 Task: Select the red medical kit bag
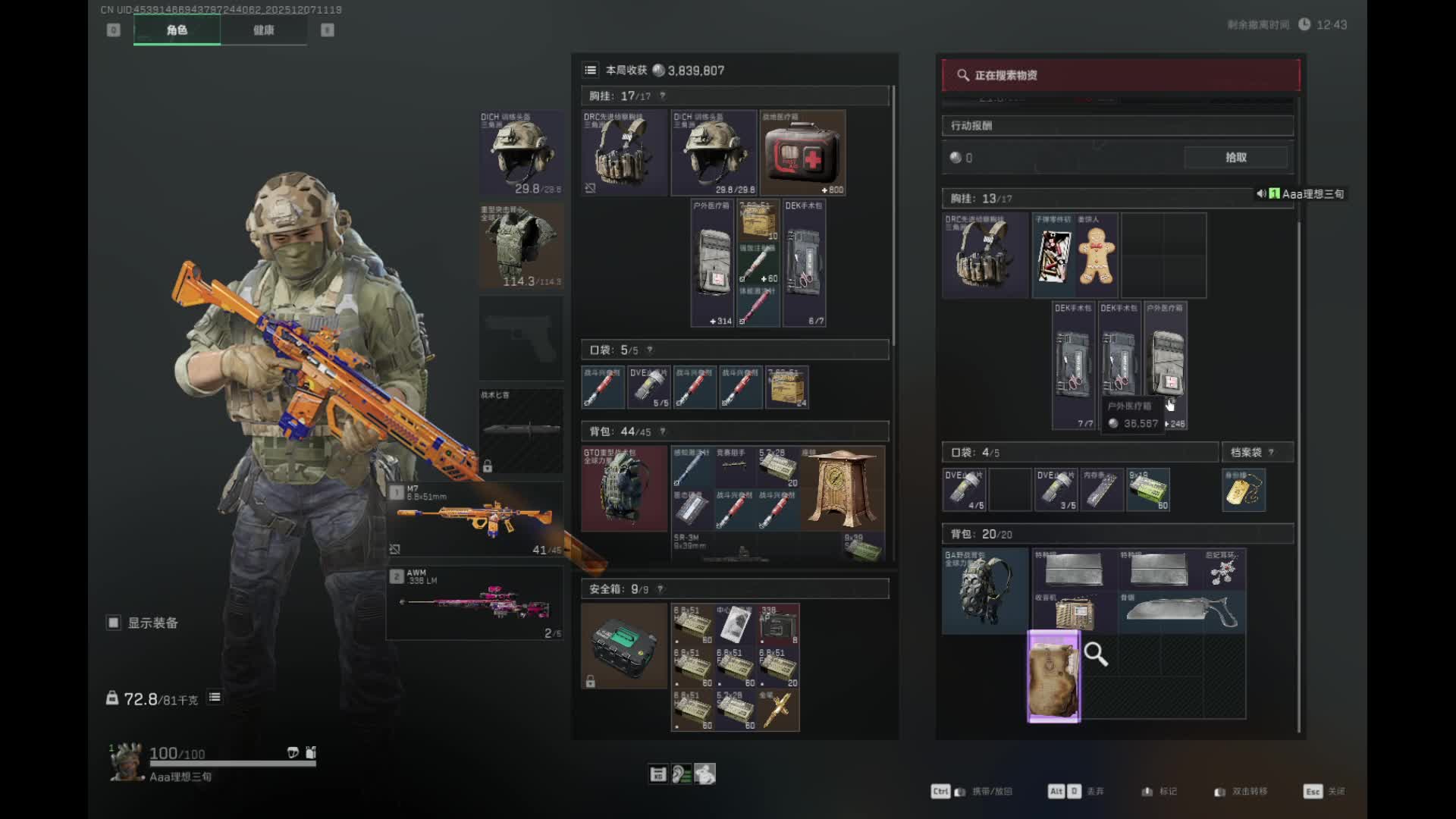802,154
